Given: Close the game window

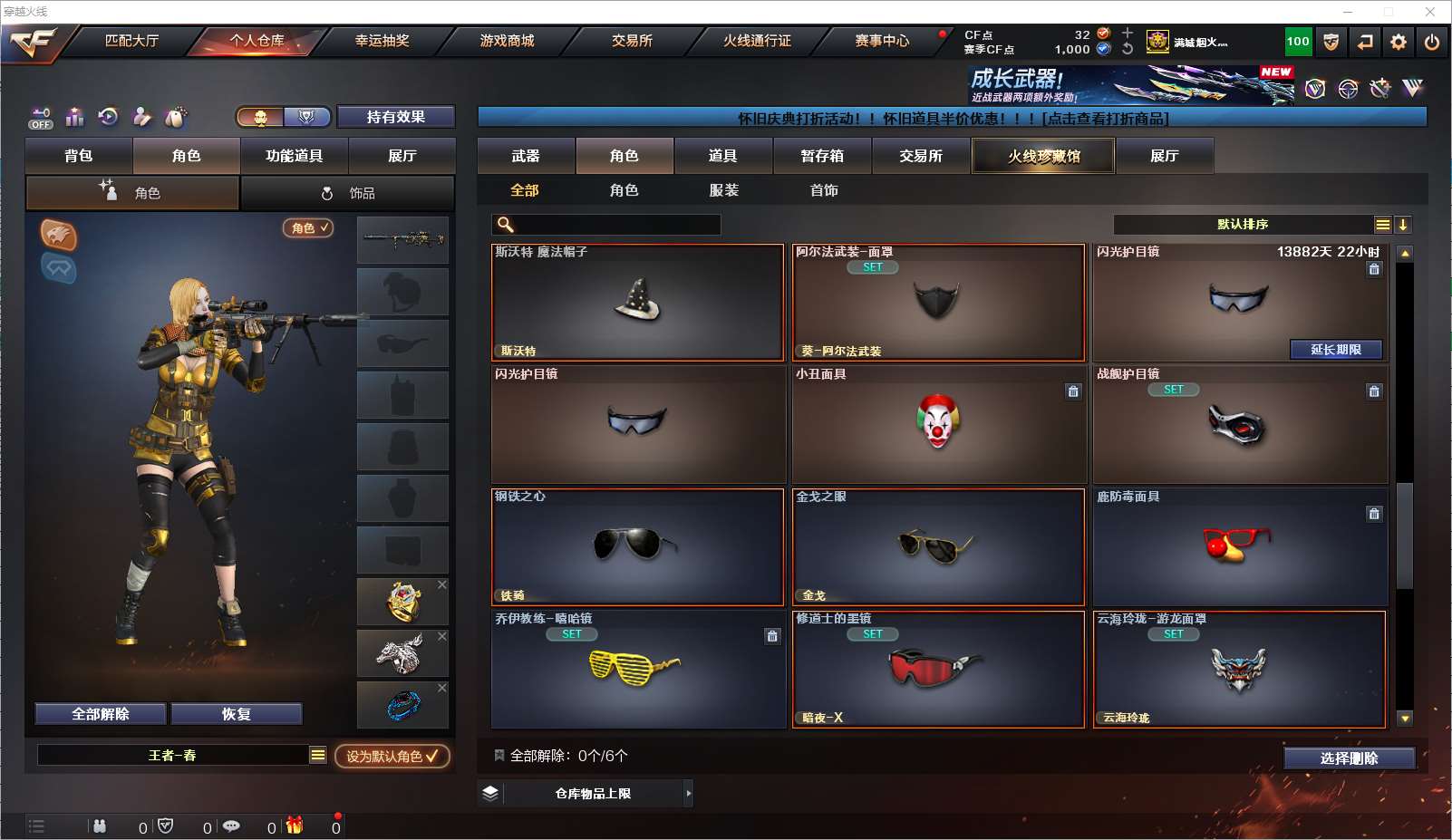Looking at the screenshot, I should [x=1429, y=12].
